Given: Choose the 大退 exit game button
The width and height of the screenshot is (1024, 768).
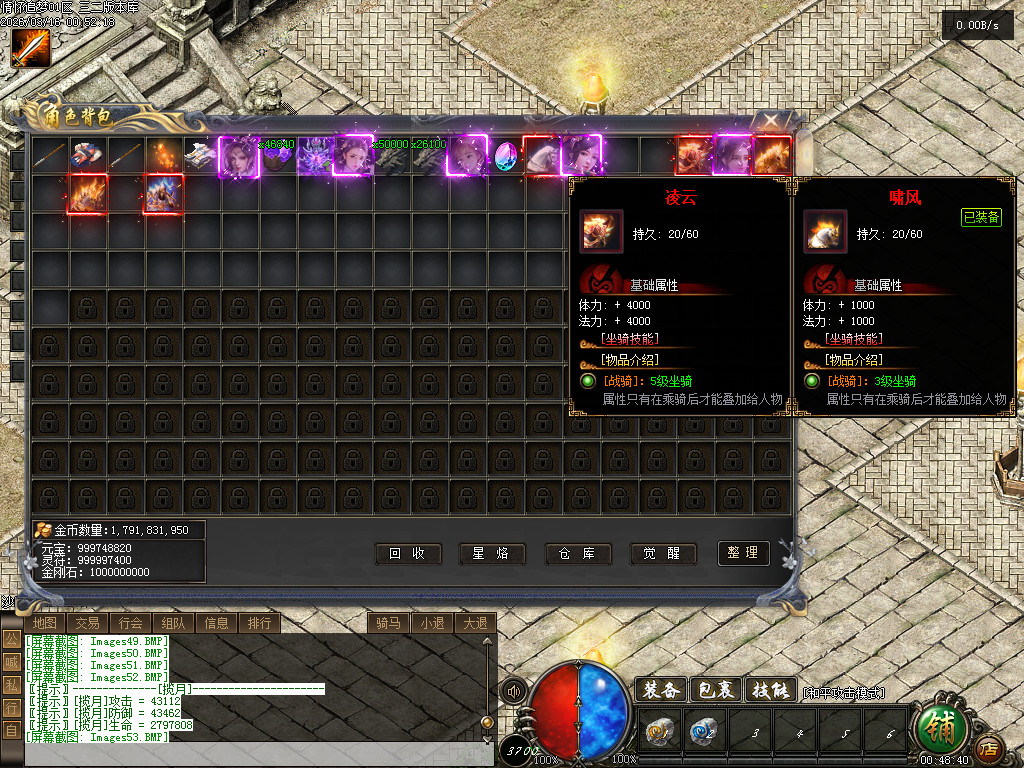Looking at the screenshot, I should 474,623.
